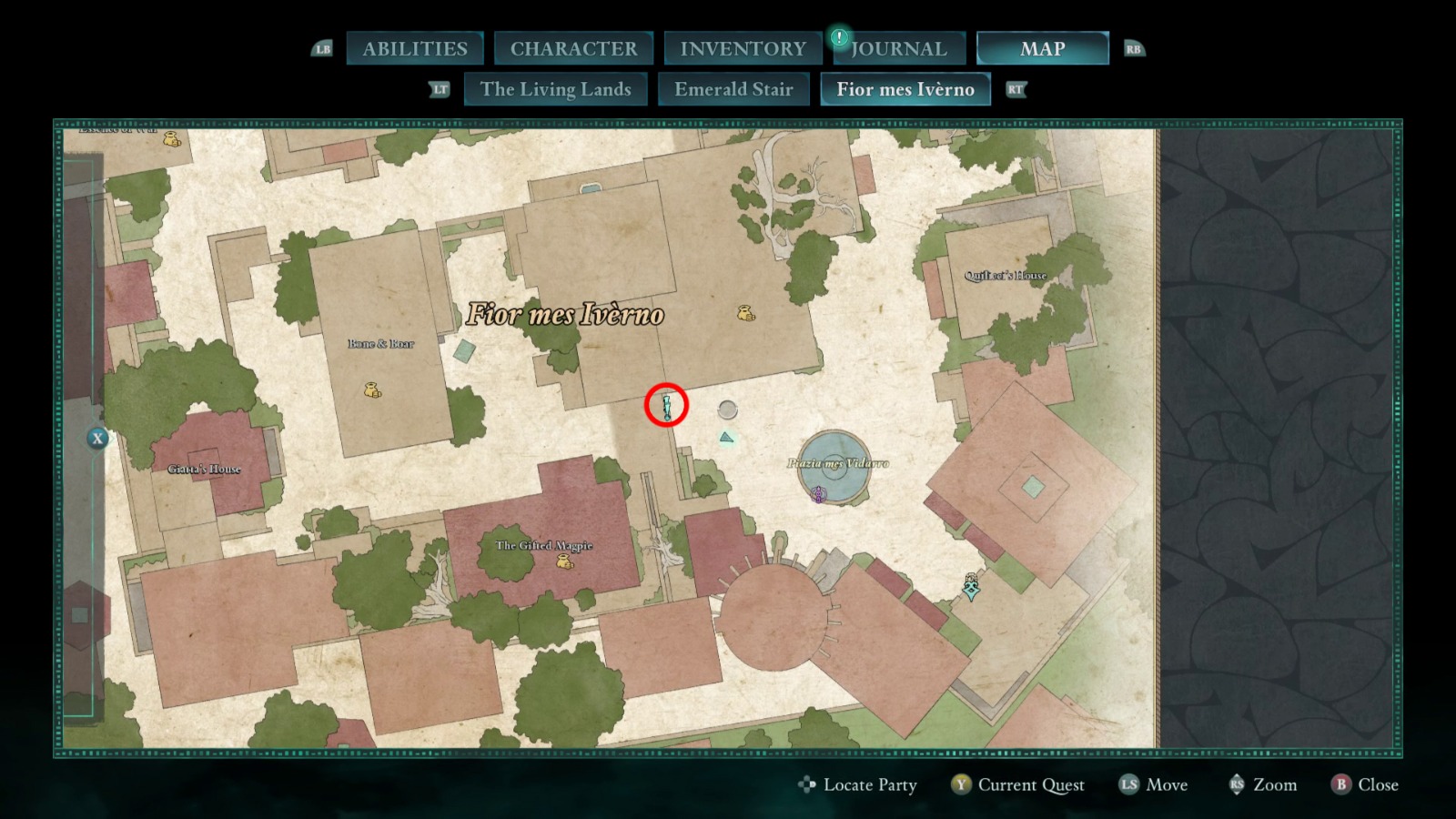Screen dimensions: 1456x819
Task: Select the player position marker circled in red
Action: pyautogui.click(x=666, y=405)
